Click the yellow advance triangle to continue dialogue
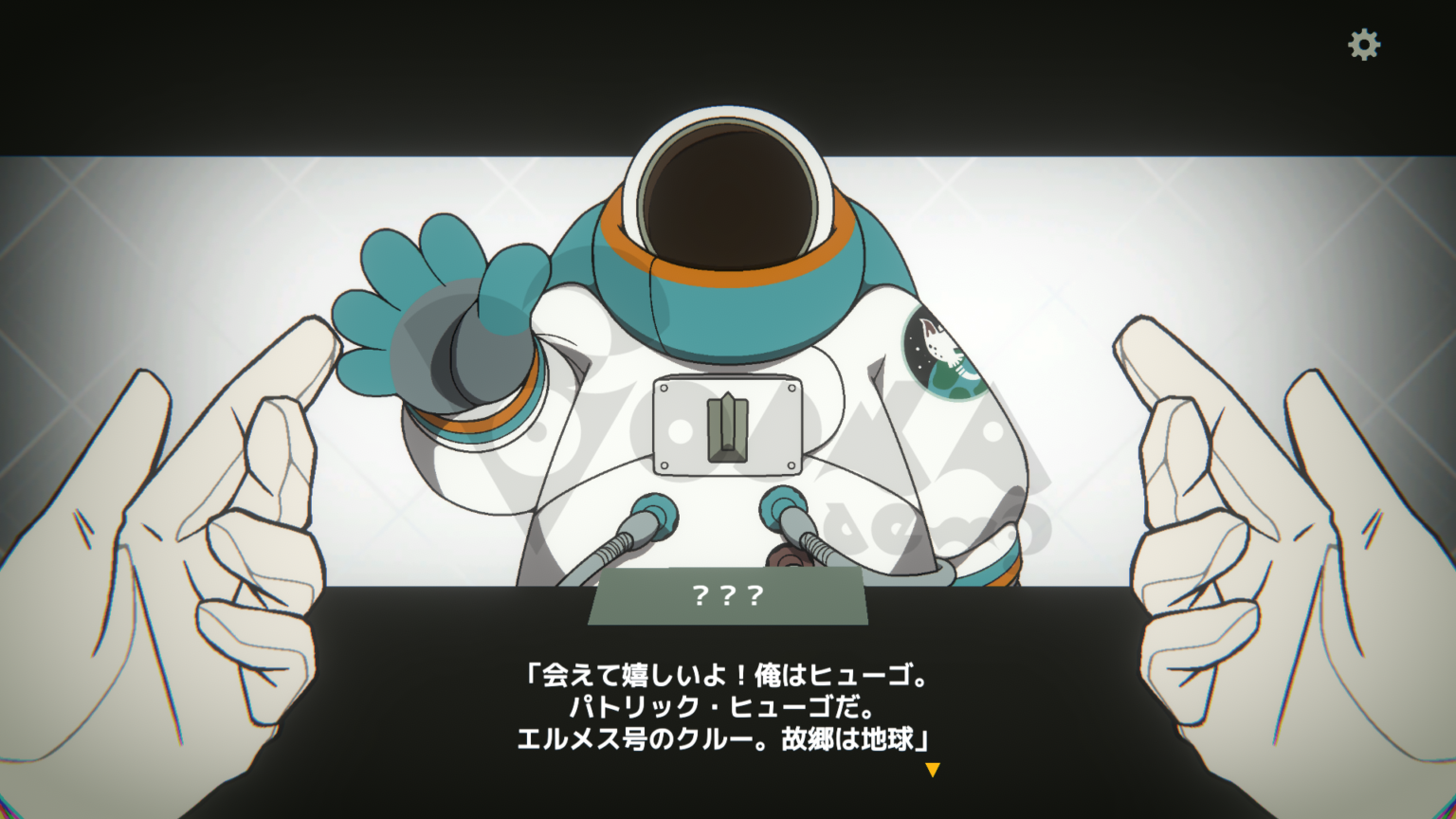Viewport: 1456px width, 819px height. (933, 771)
